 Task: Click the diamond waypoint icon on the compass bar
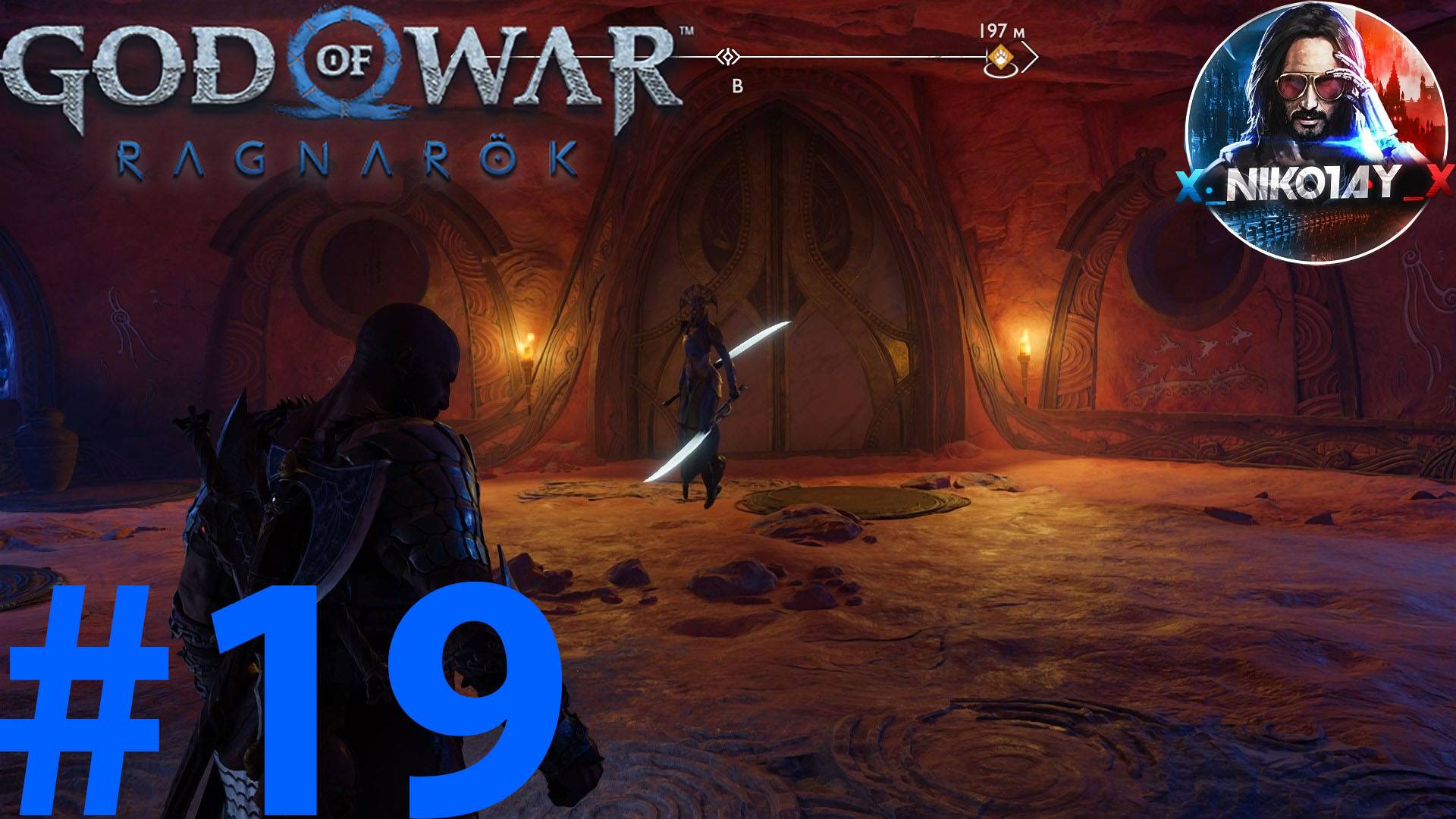pos(728,56)
